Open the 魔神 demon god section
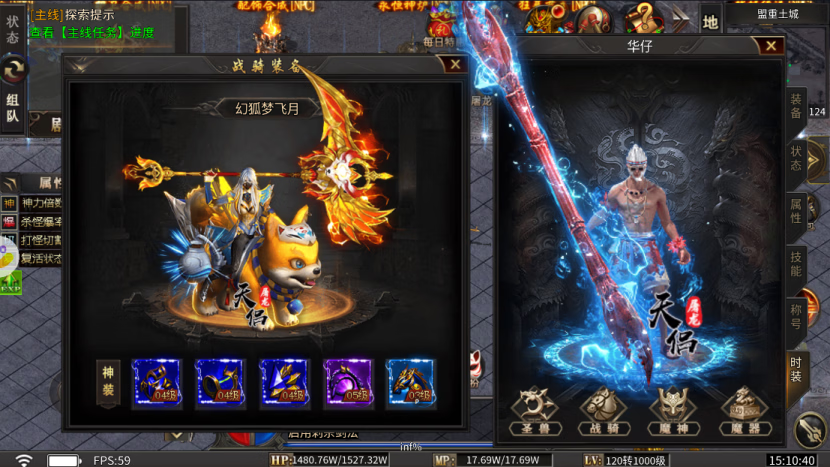 click(673, 411)
